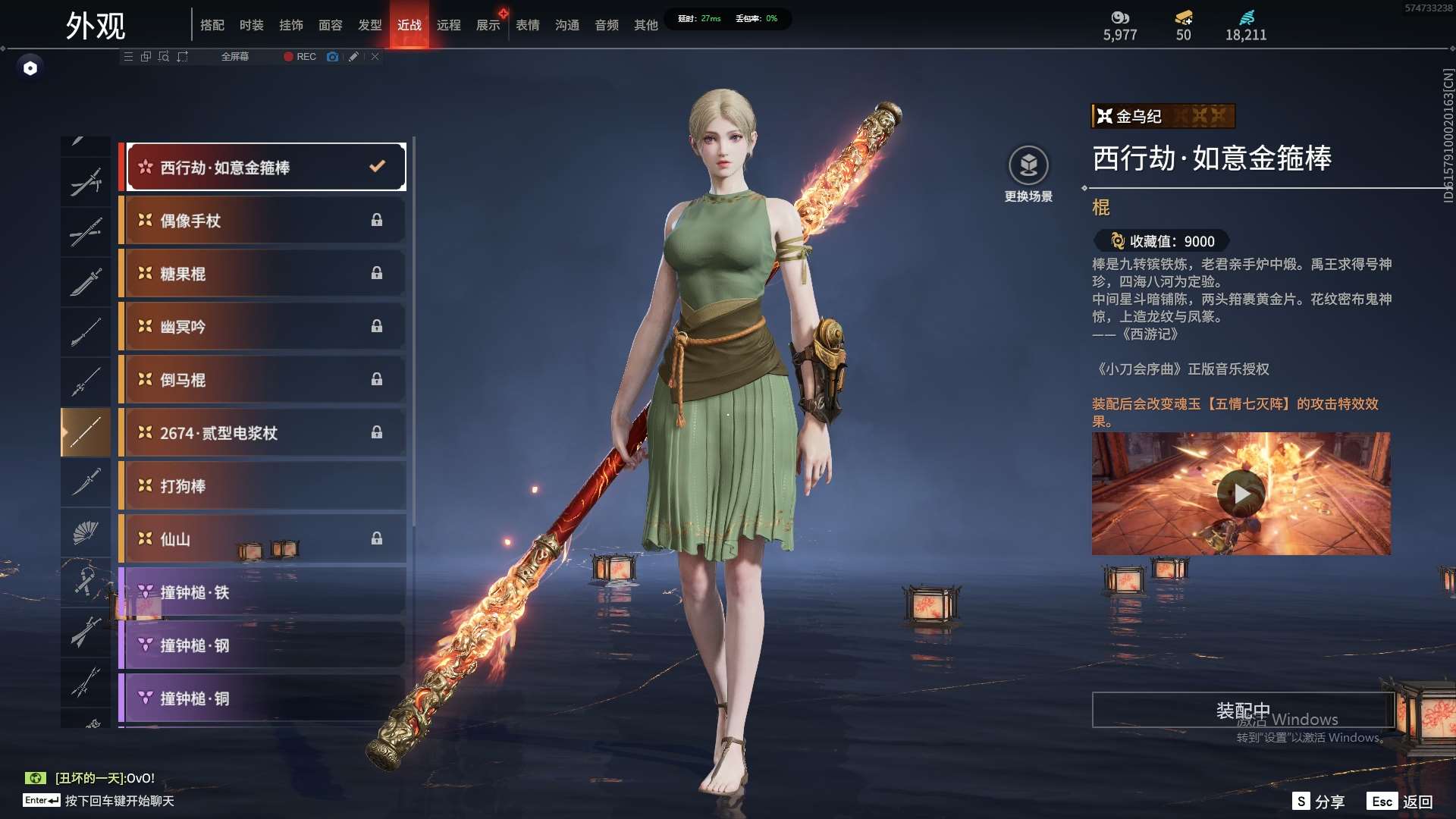Image resolution: width=1456 pixels, height=819 pixels.
Task: Select the folding fan weapon category
Action: coord(86,532)
